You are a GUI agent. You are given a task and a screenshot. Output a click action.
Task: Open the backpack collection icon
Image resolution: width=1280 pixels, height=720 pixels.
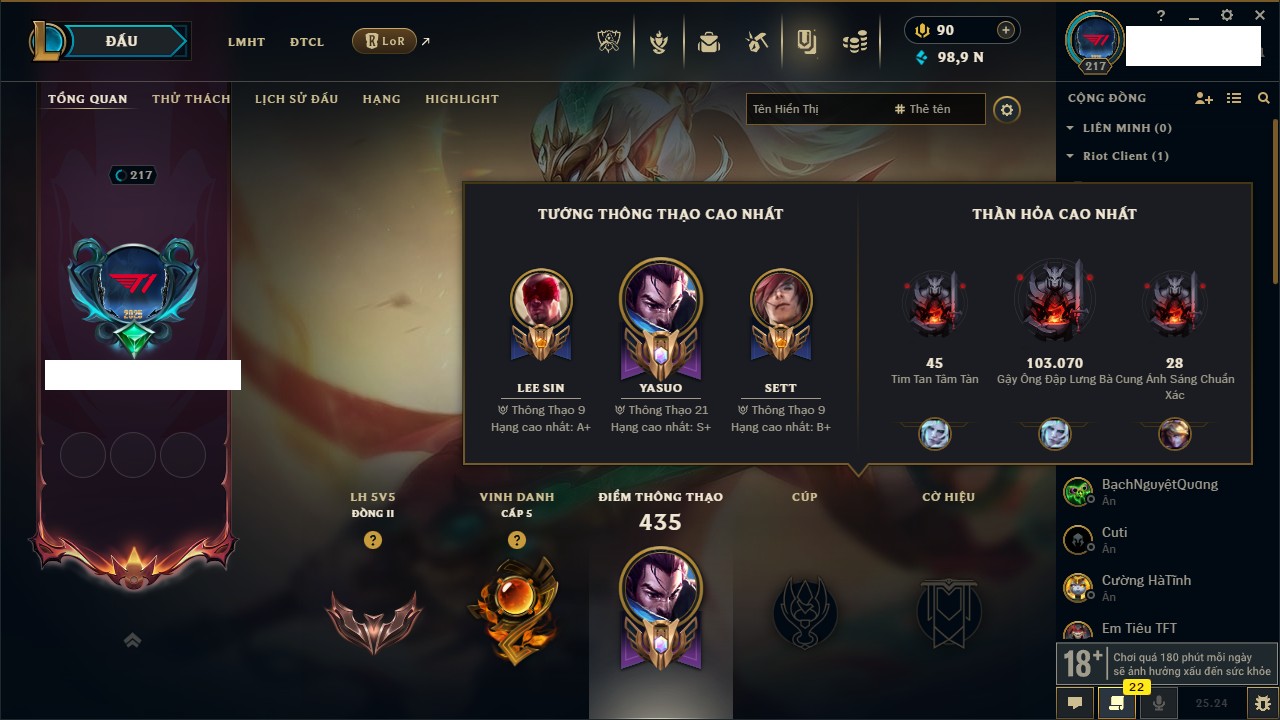(x=709, y=42)
